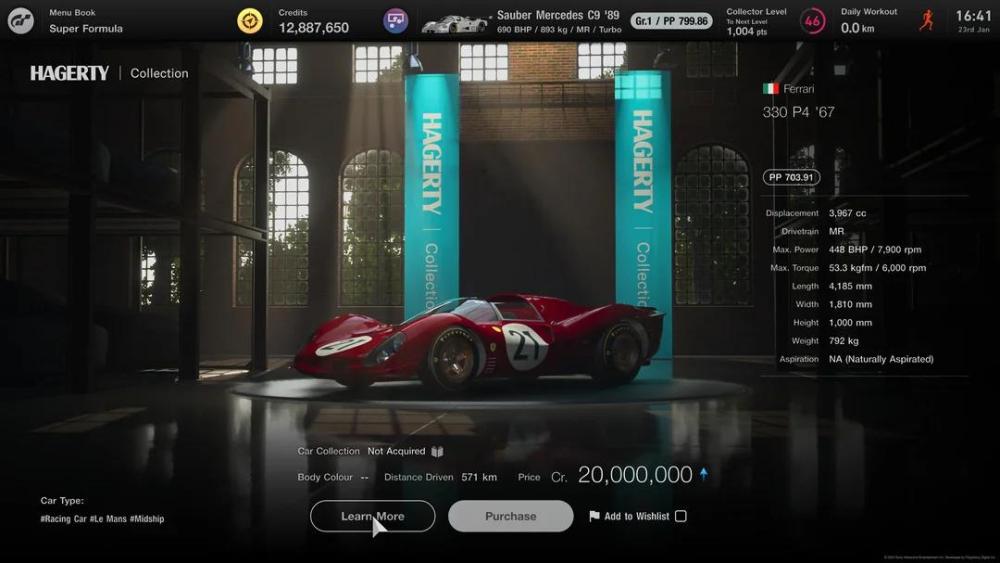Show the Credits balance panel
Screen dimensions: 1000x563
coord(313,21)
